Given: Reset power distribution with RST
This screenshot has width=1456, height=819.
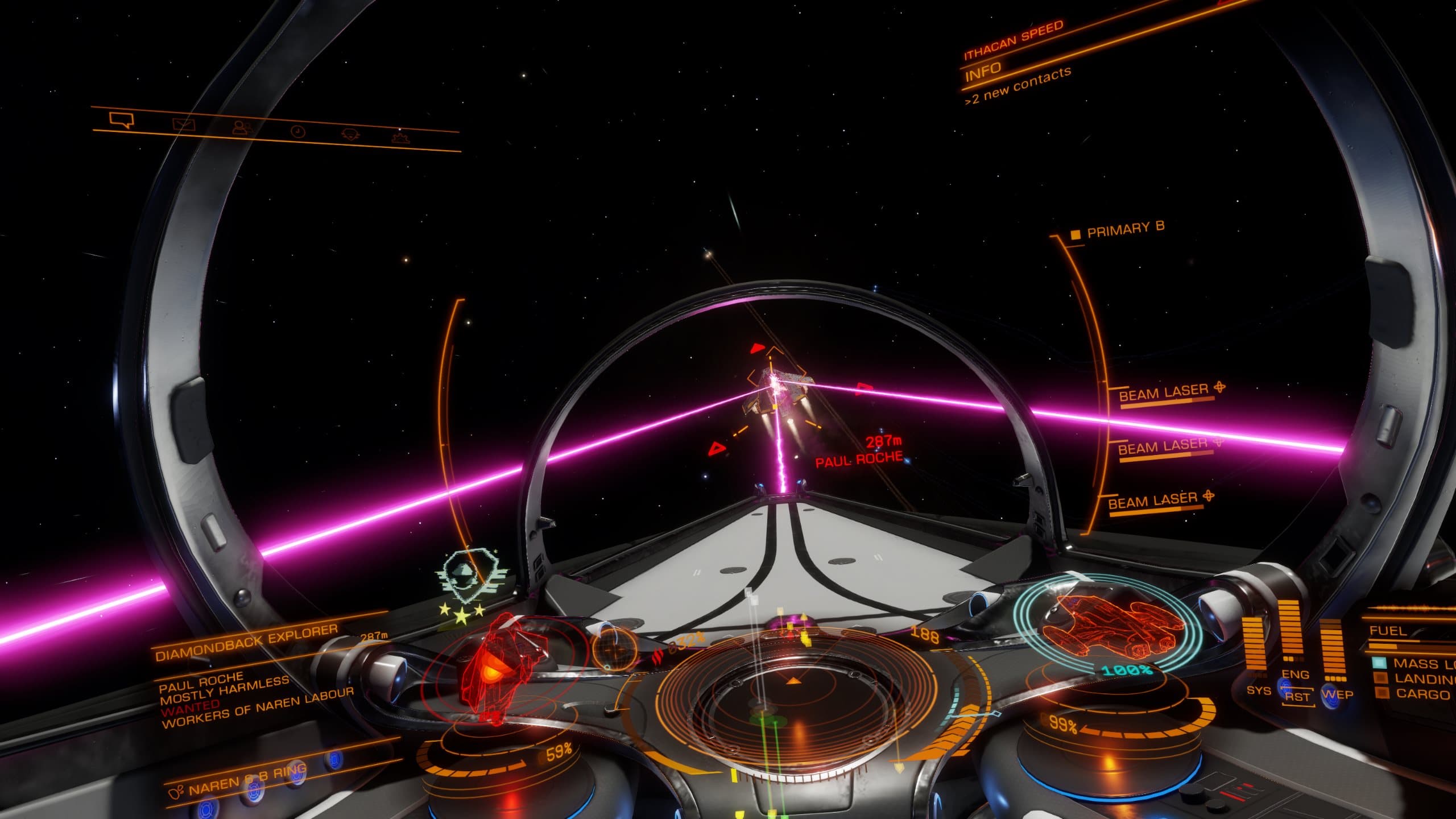Looking at the screenshot, I should pos(1297,697).
